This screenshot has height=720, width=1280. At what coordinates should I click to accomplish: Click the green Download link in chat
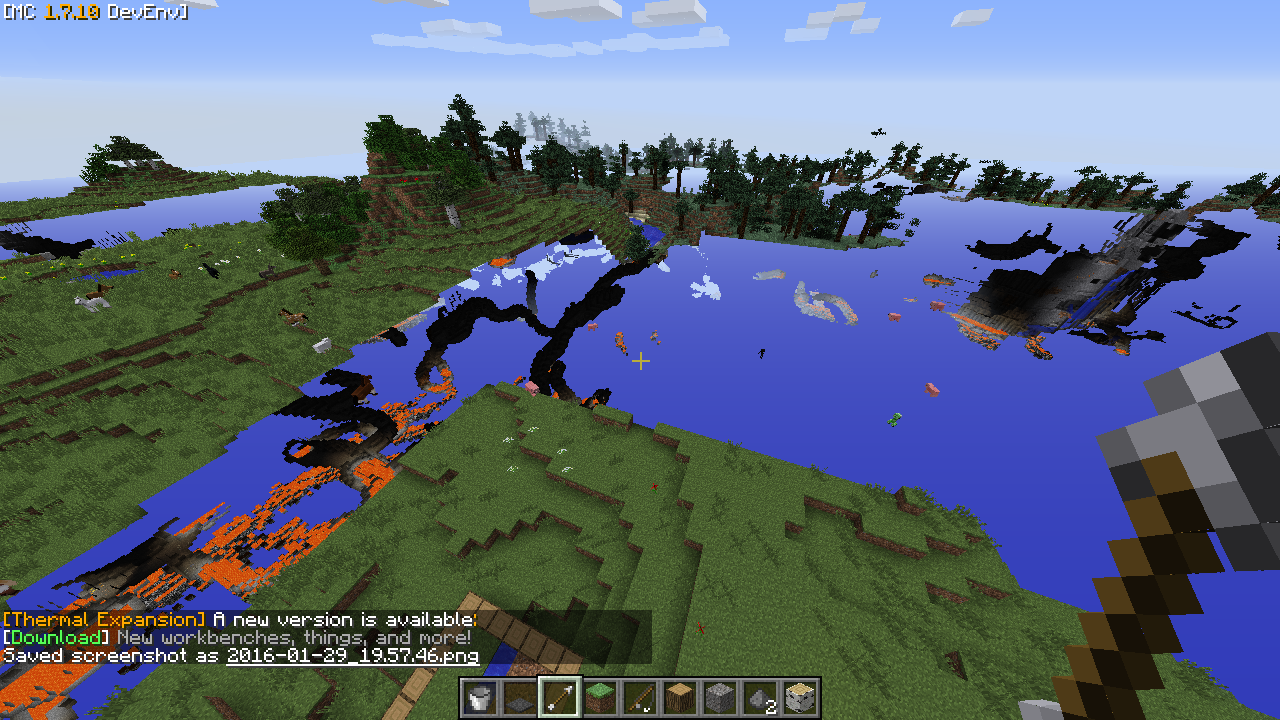tap(56, 637)
